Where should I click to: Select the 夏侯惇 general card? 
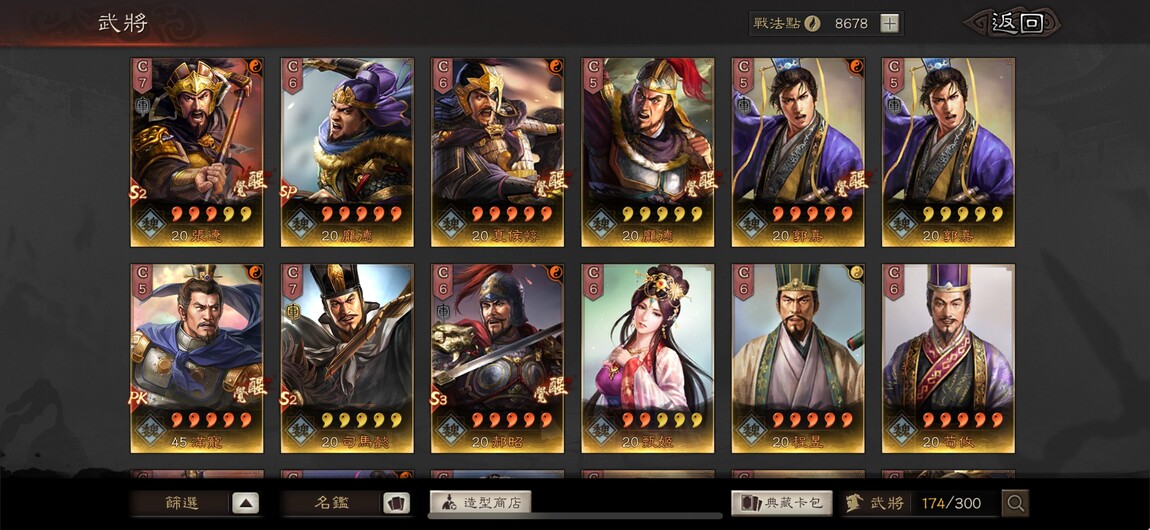(x=497, y=152)
